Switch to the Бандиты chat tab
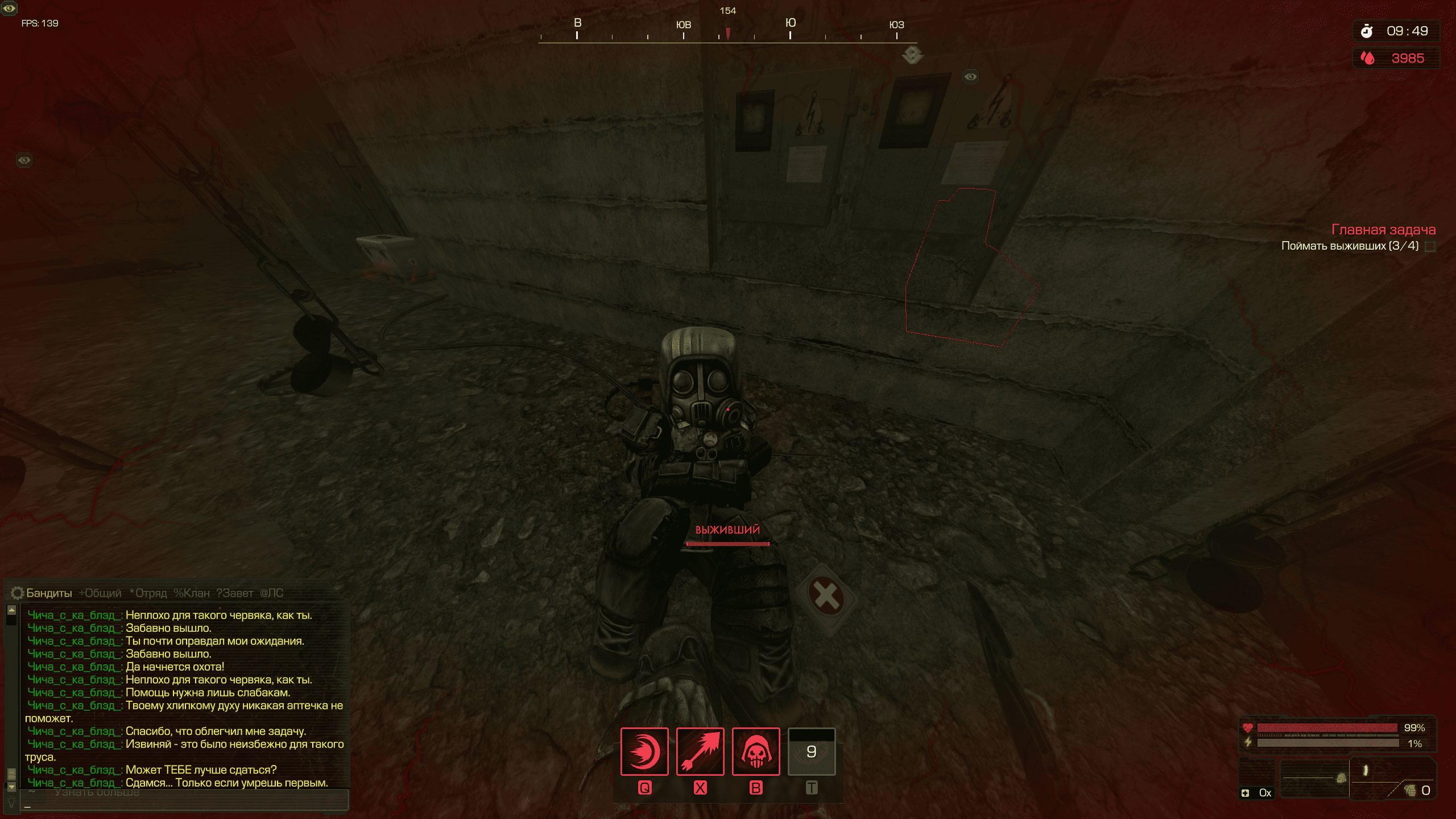Screen dimensions: 1456x819 click(x=49, y=593)
